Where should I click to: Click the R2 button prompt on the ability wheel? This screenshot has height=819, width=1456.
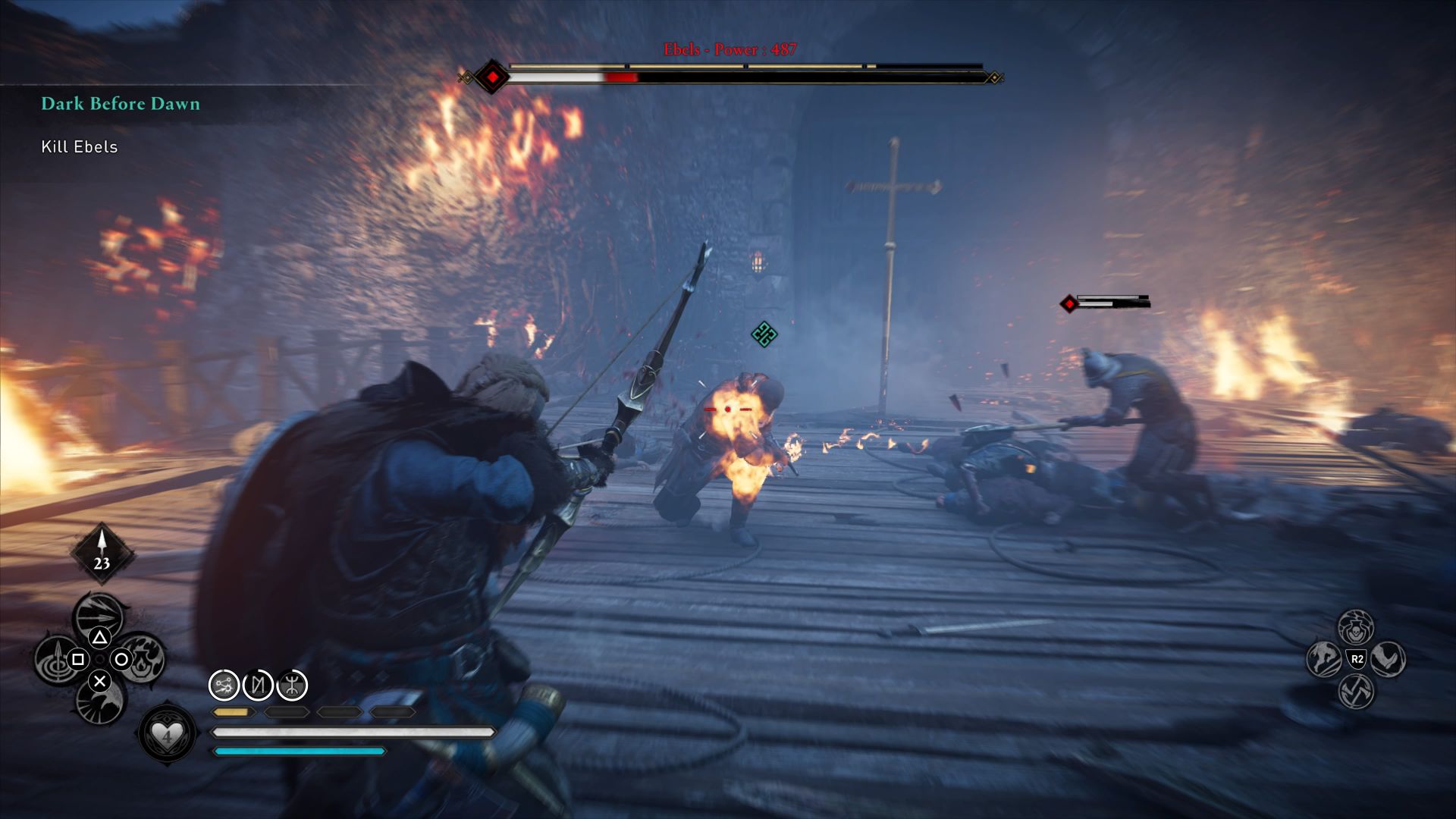[1356, 659]
